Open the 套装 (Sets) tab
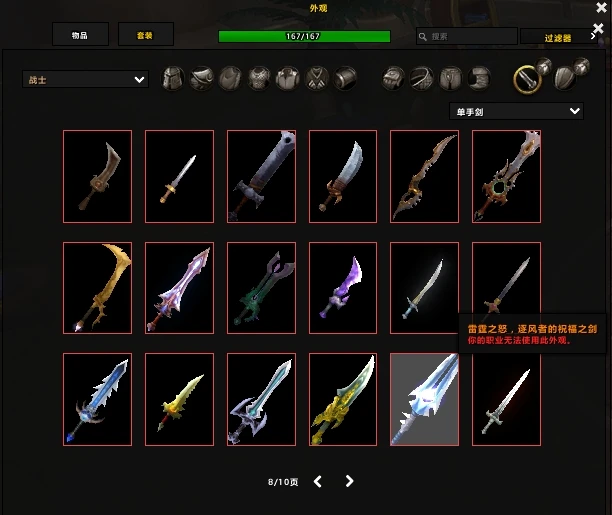The height and width of the screenshot is (515, 612). (144, 35)
